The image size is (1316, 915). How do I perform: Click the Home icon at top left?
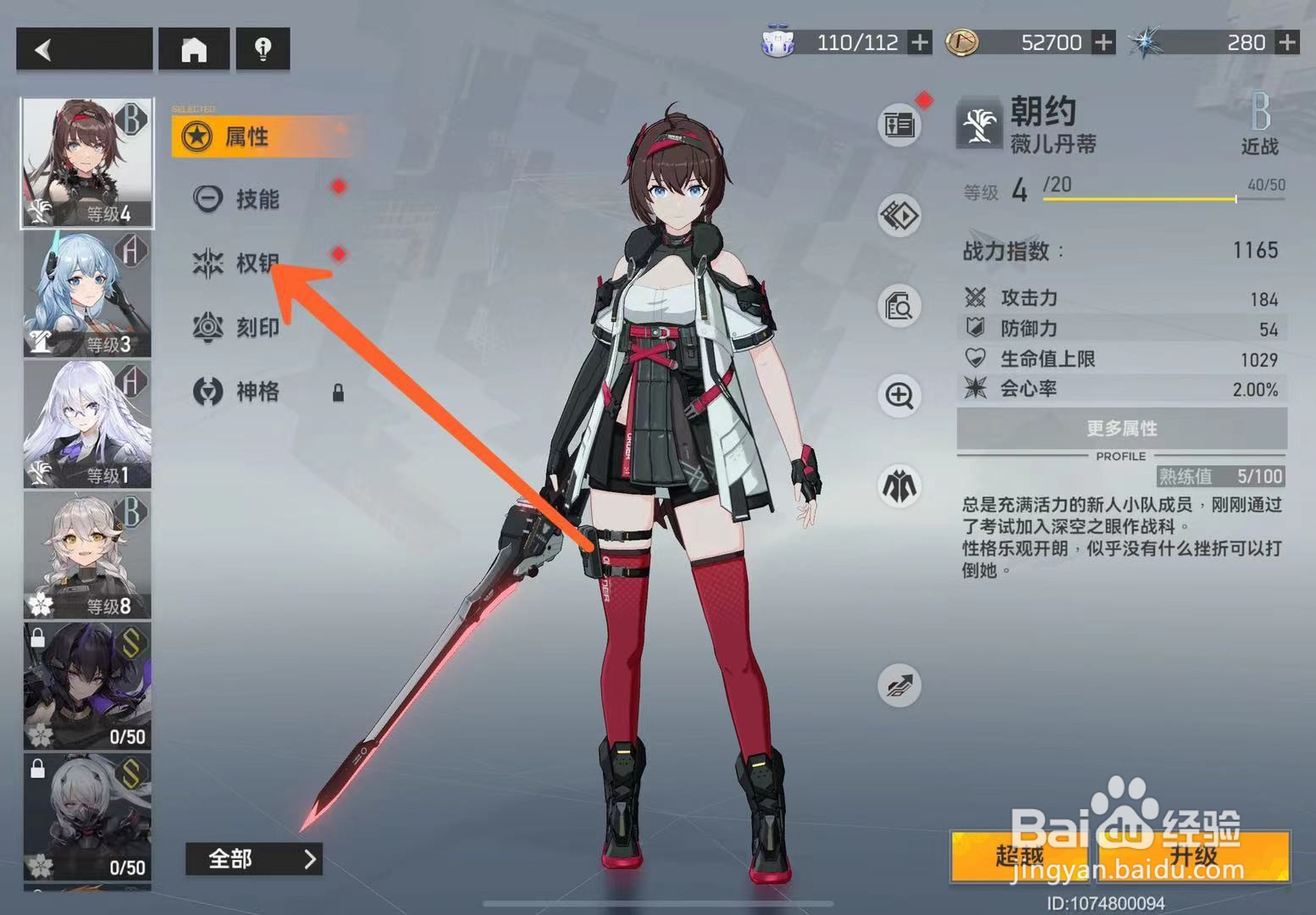tap(196, 49)
